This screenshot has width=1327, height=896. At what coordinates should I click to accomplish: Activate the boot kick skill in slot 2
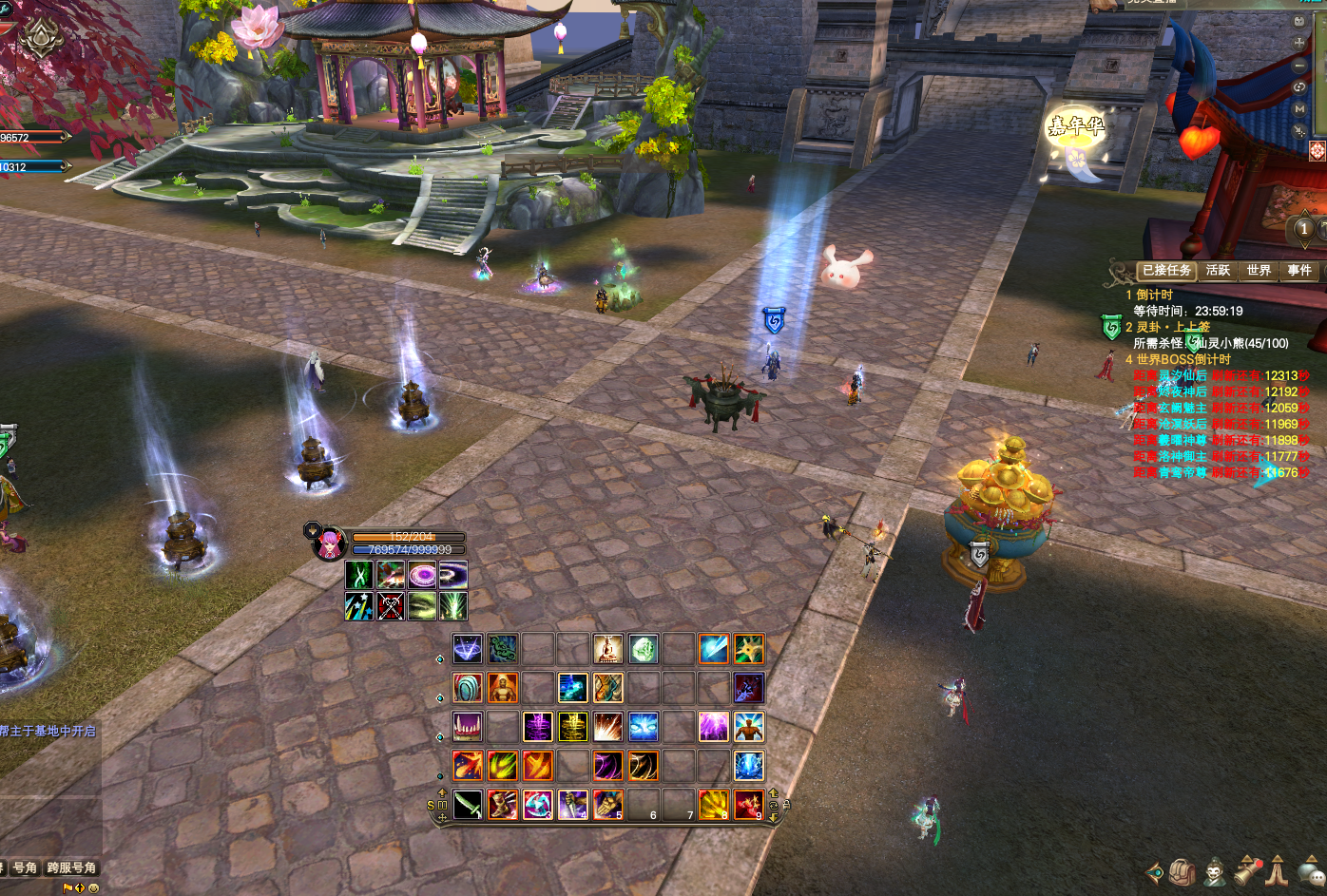(502, 805)
